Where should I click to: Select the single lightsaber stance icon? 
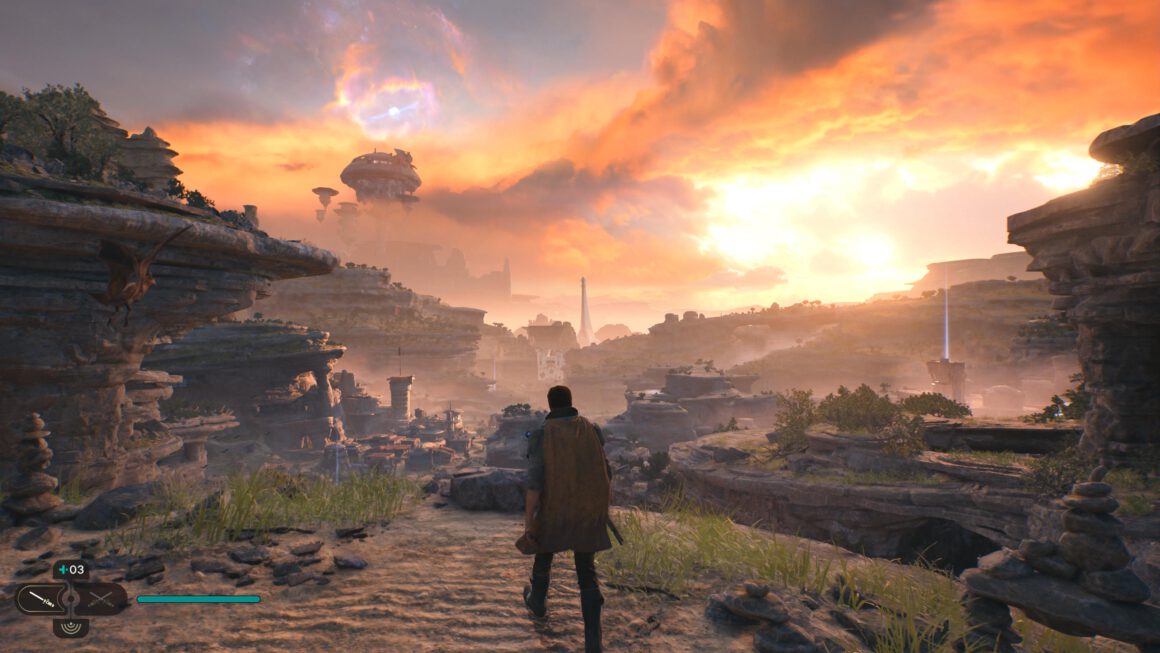click(40, 599)
